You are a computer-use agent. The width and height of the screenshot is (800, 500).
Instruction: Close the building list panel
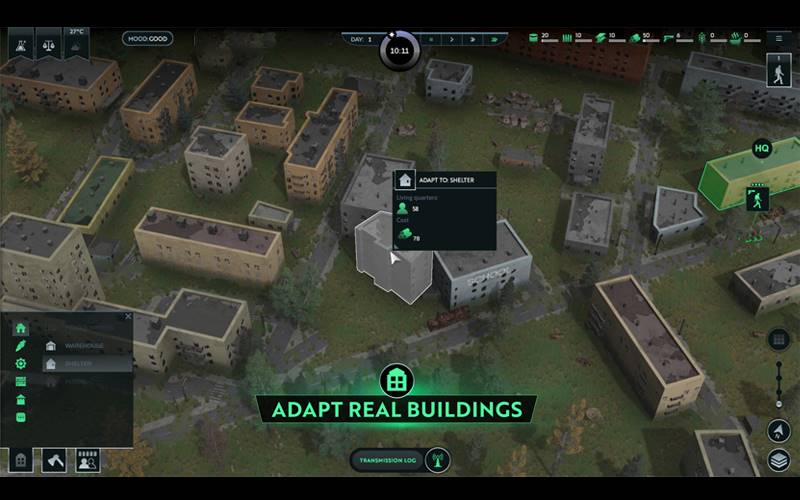point(127,317)
